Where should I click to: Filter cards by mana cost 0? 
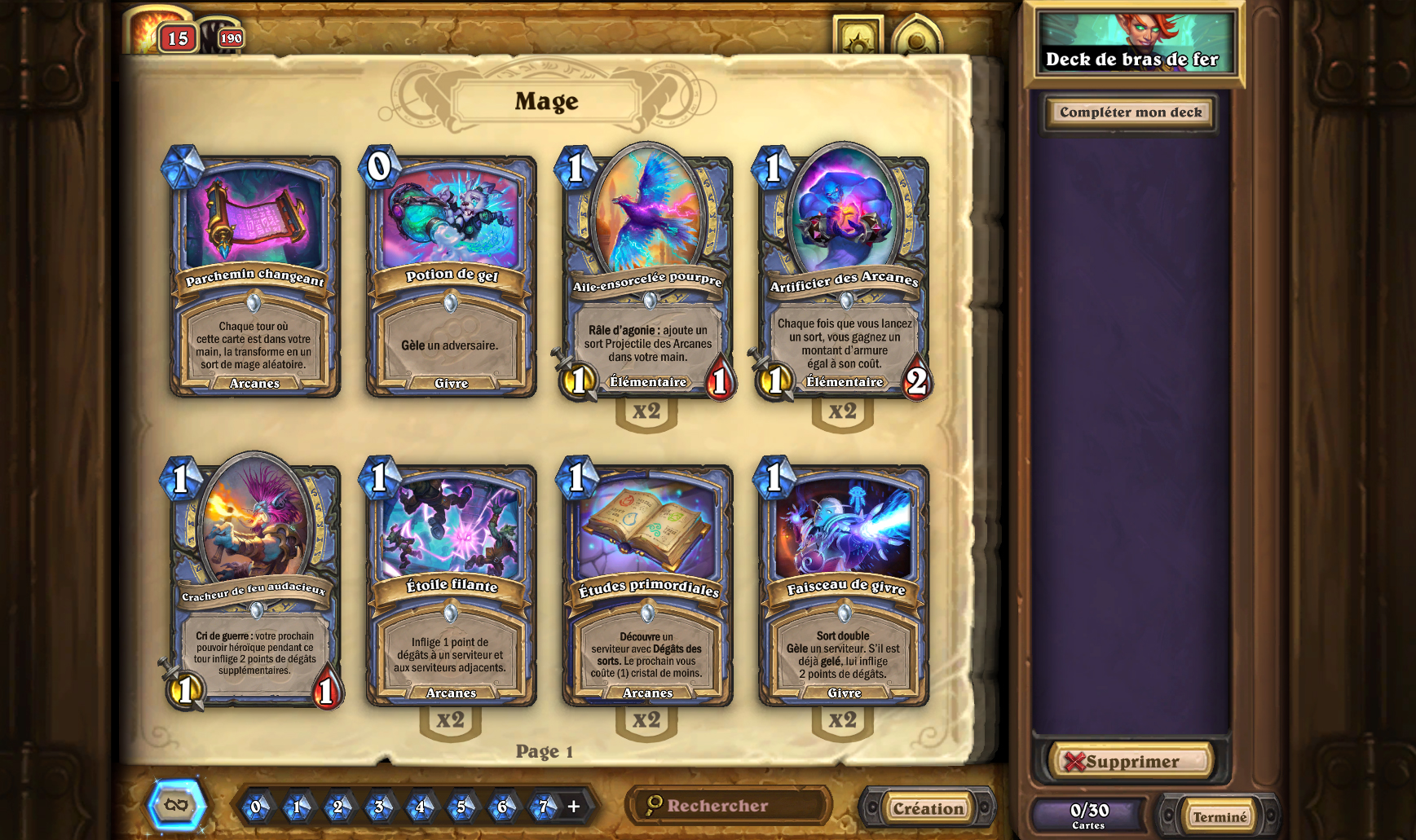(x=256, y=807)
